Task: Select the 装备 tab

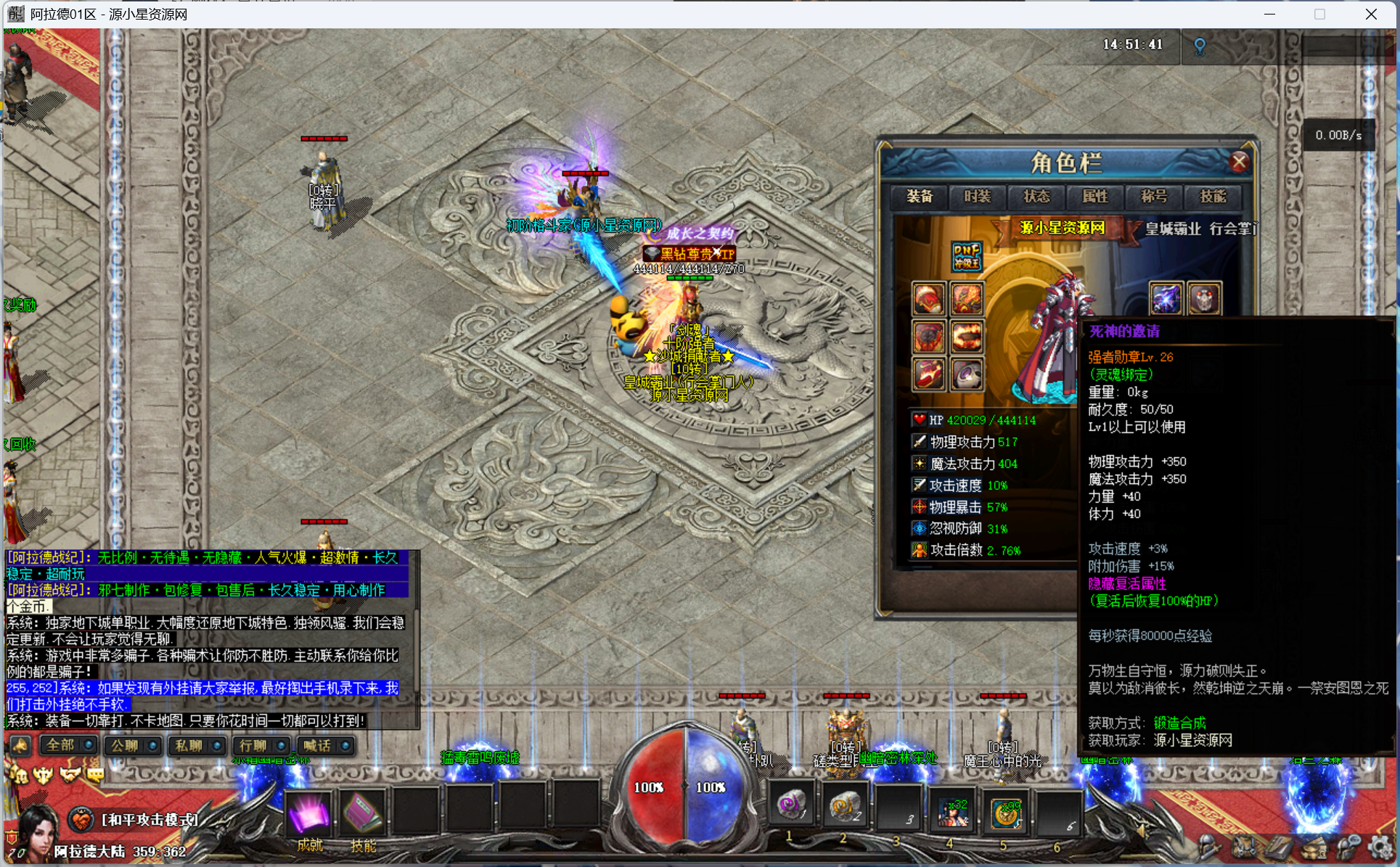Action: click(x=919, y=197)
